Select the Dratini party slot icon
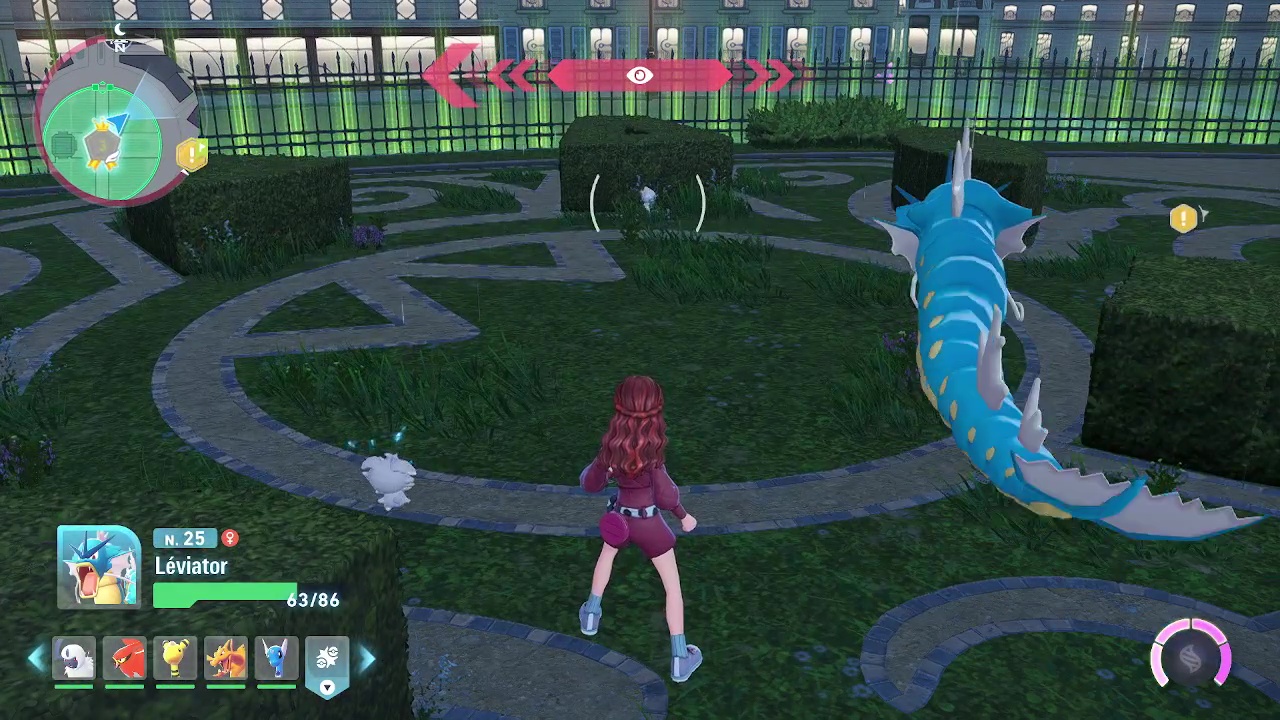 tap(276, 658)
